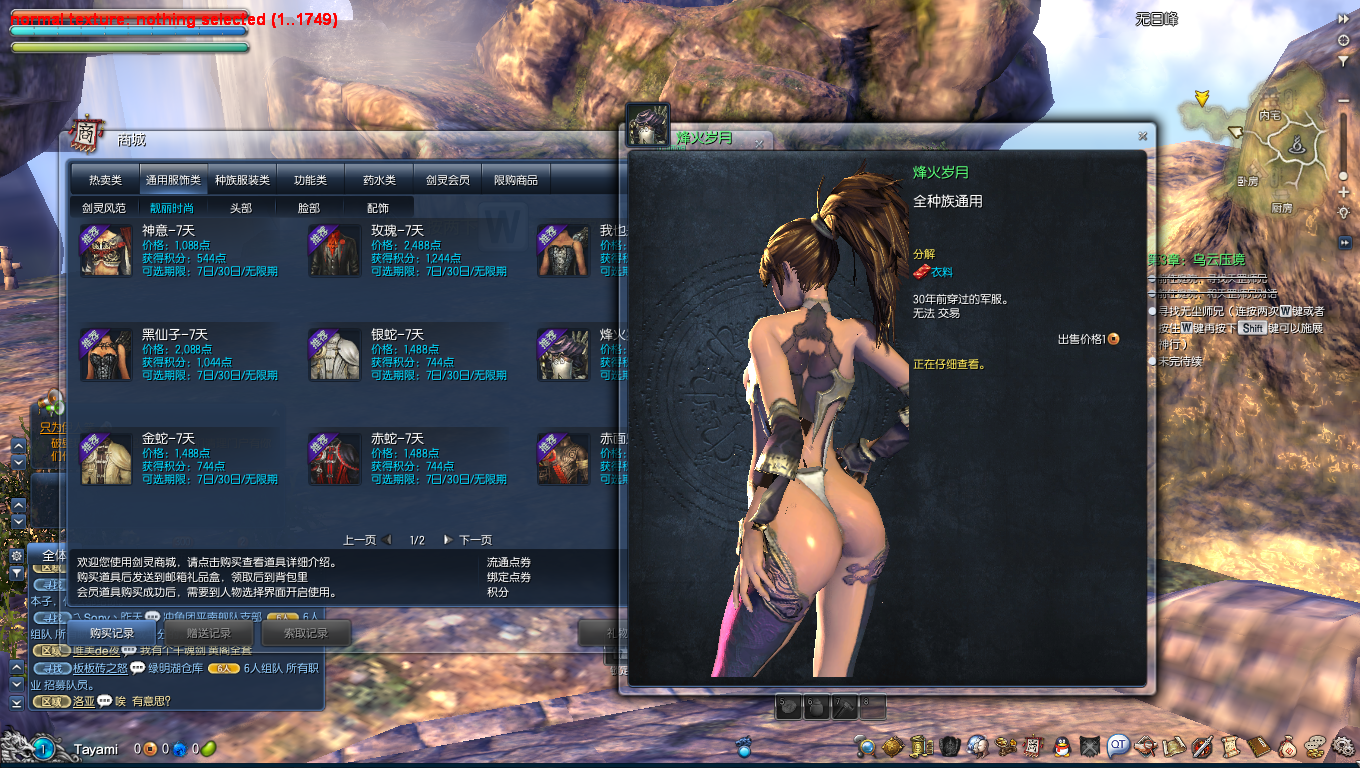
Task: Open the 购买记录 purchase history
Action: 111,633
